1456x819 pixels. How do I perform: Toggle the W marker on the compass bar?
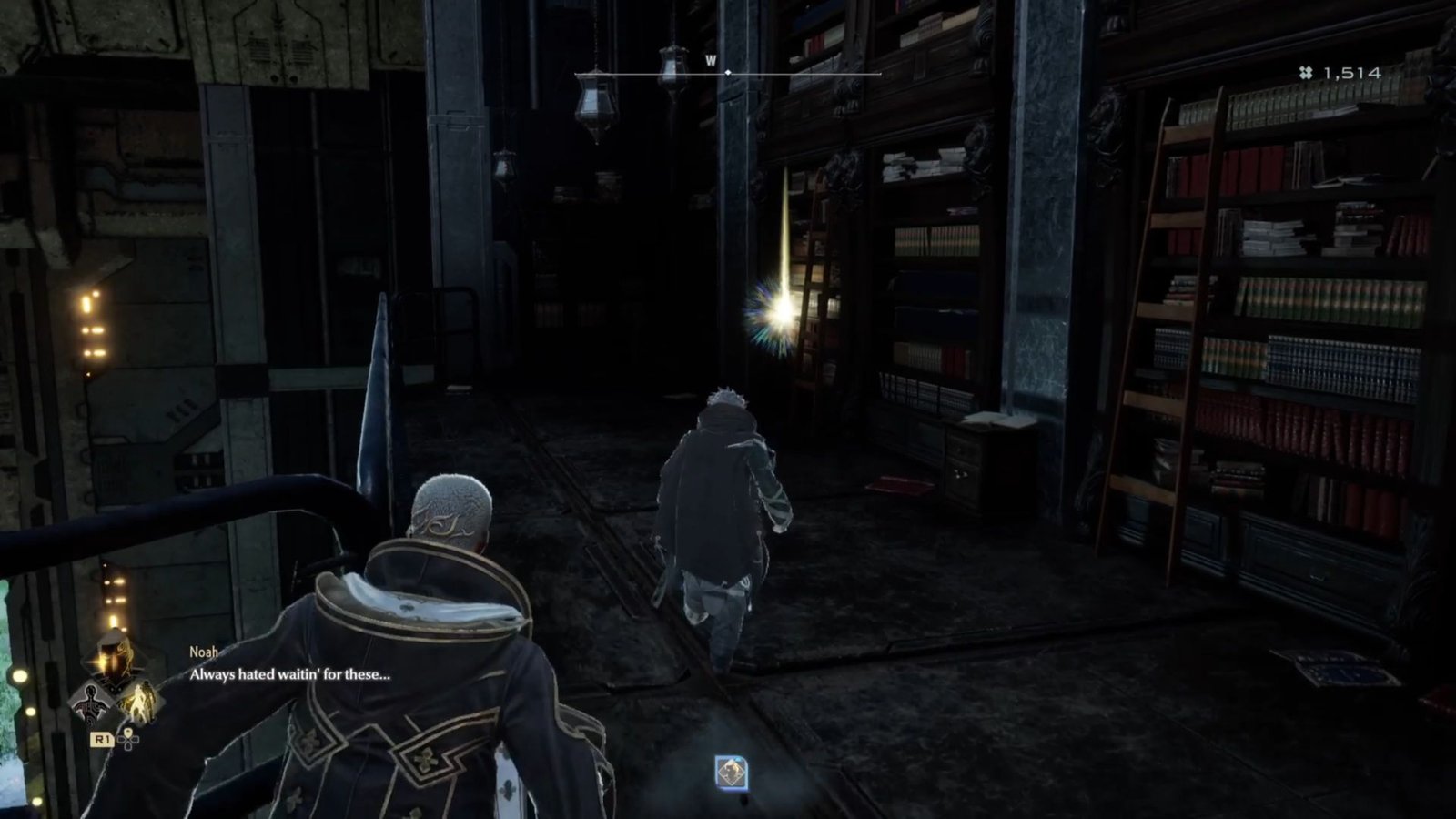pos(711,60)
